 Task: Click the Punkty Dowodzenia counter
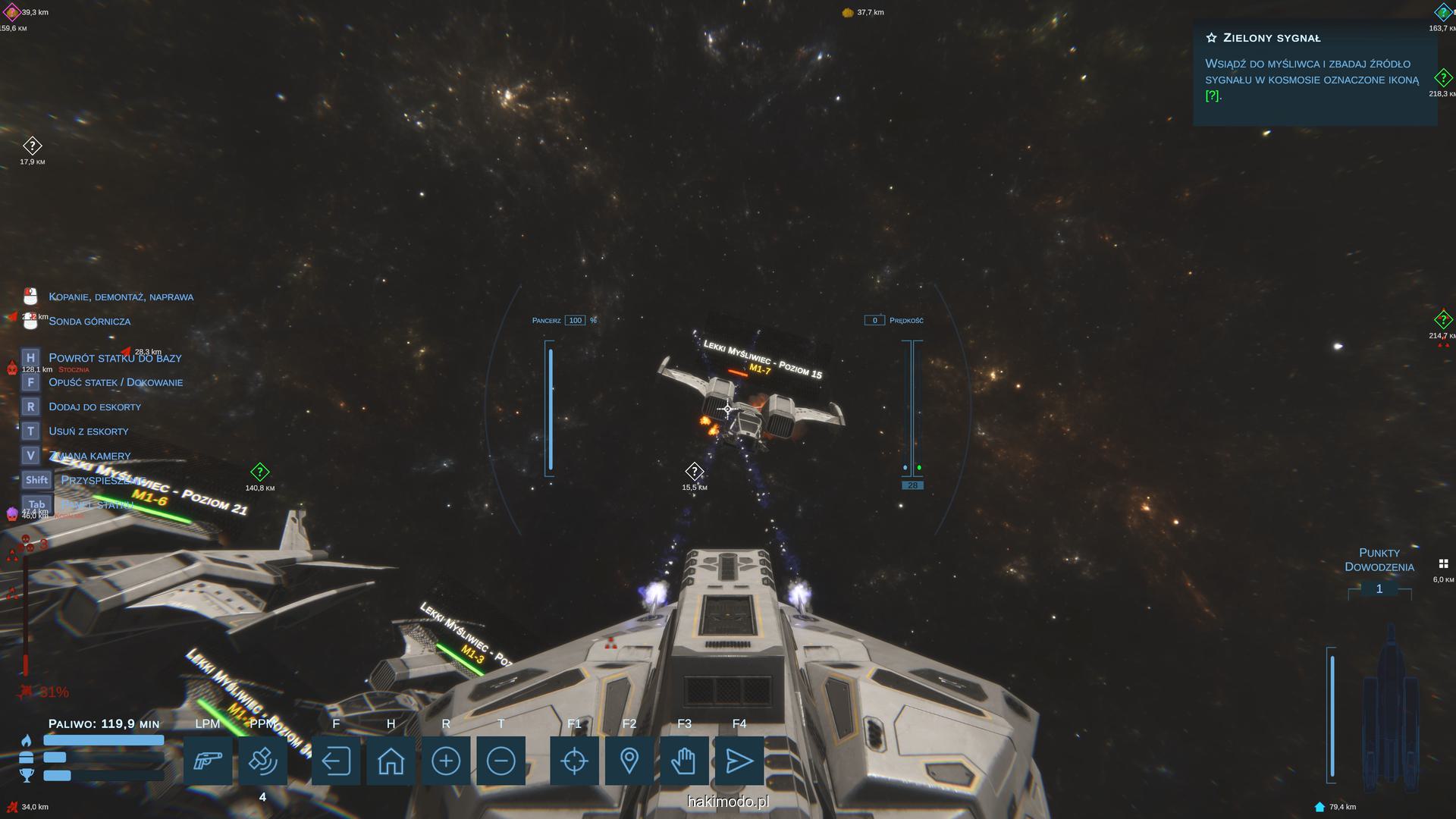click(1379, 589)
